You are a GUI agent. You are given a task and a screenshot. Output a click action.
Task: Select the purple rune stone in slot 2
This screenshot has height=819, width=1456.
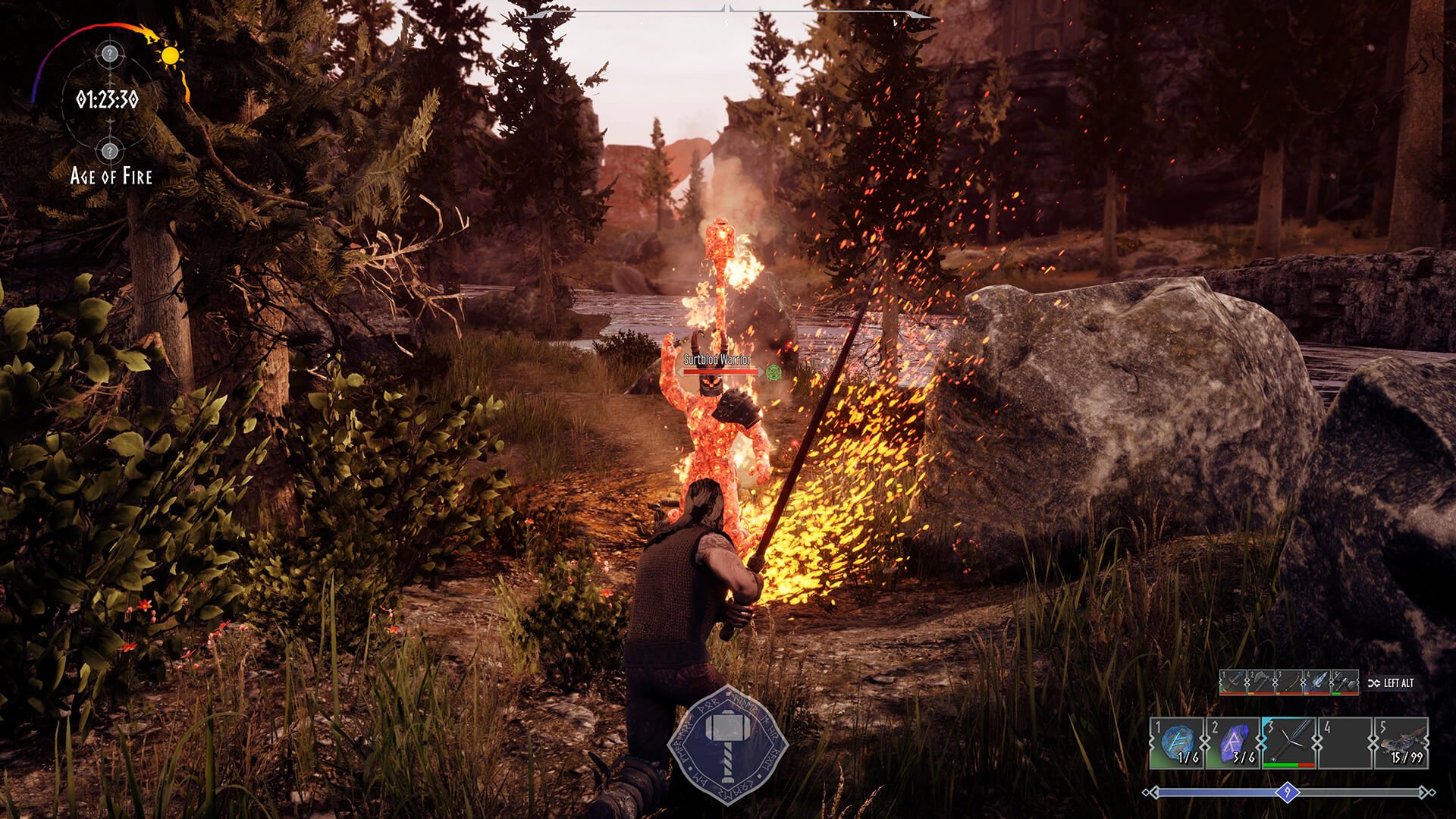[x=1233, y=742]
